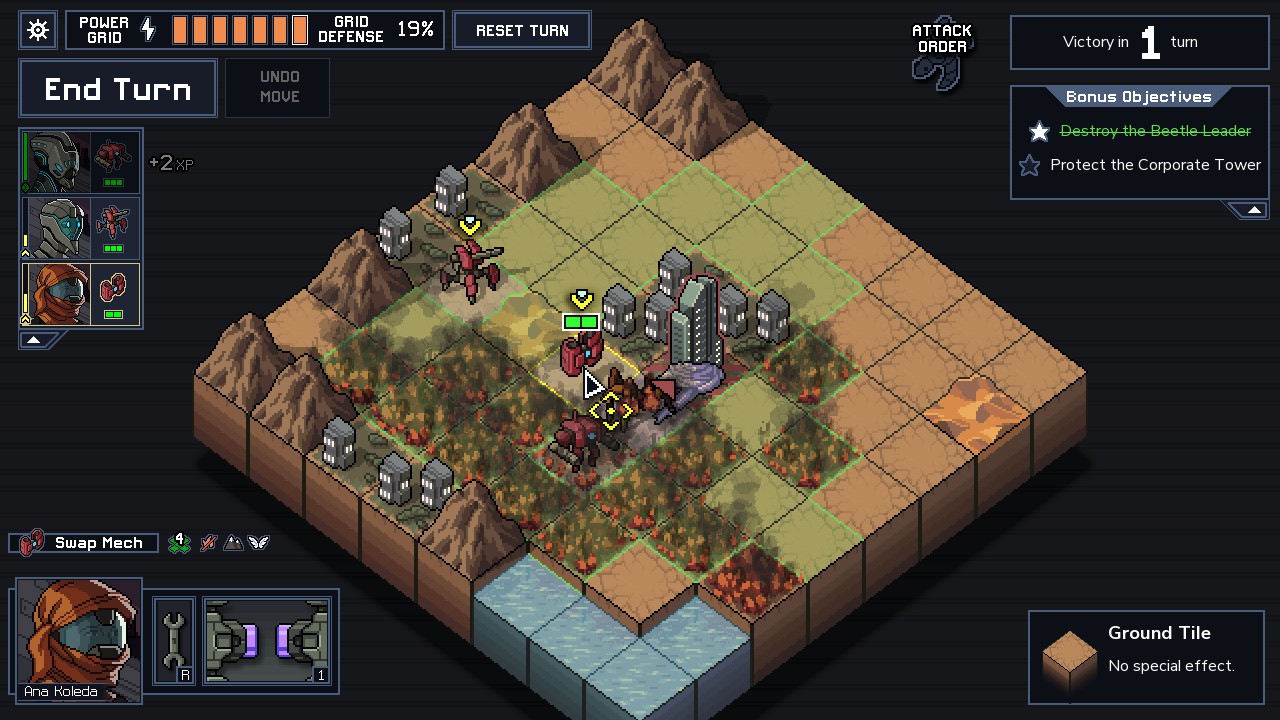
Task: Open the gear settings menu
Action: [38, 30]
